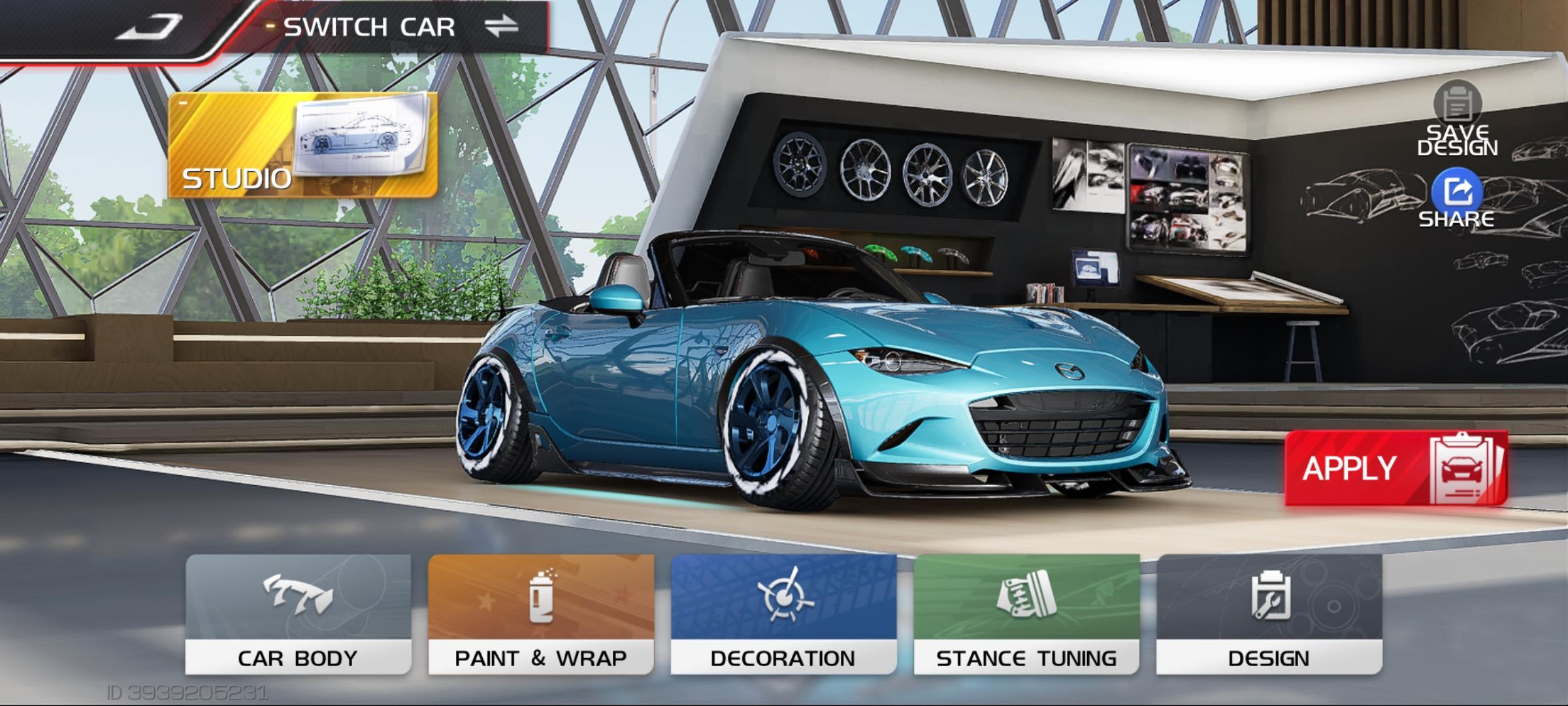This screenshot has width=1568, height=706.
Task: Choose Paint & Wrap options
Action: (541, 614)
